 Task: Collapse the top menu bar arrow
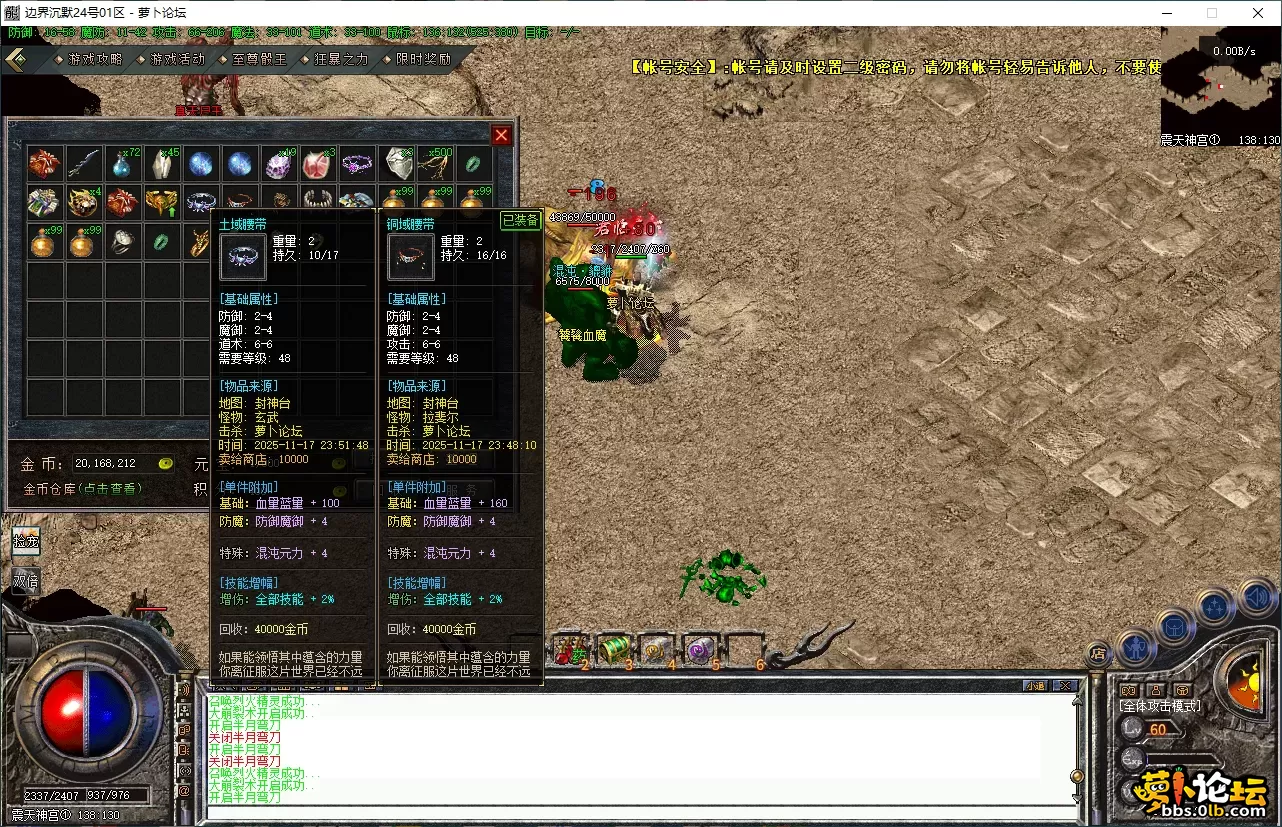17,59
